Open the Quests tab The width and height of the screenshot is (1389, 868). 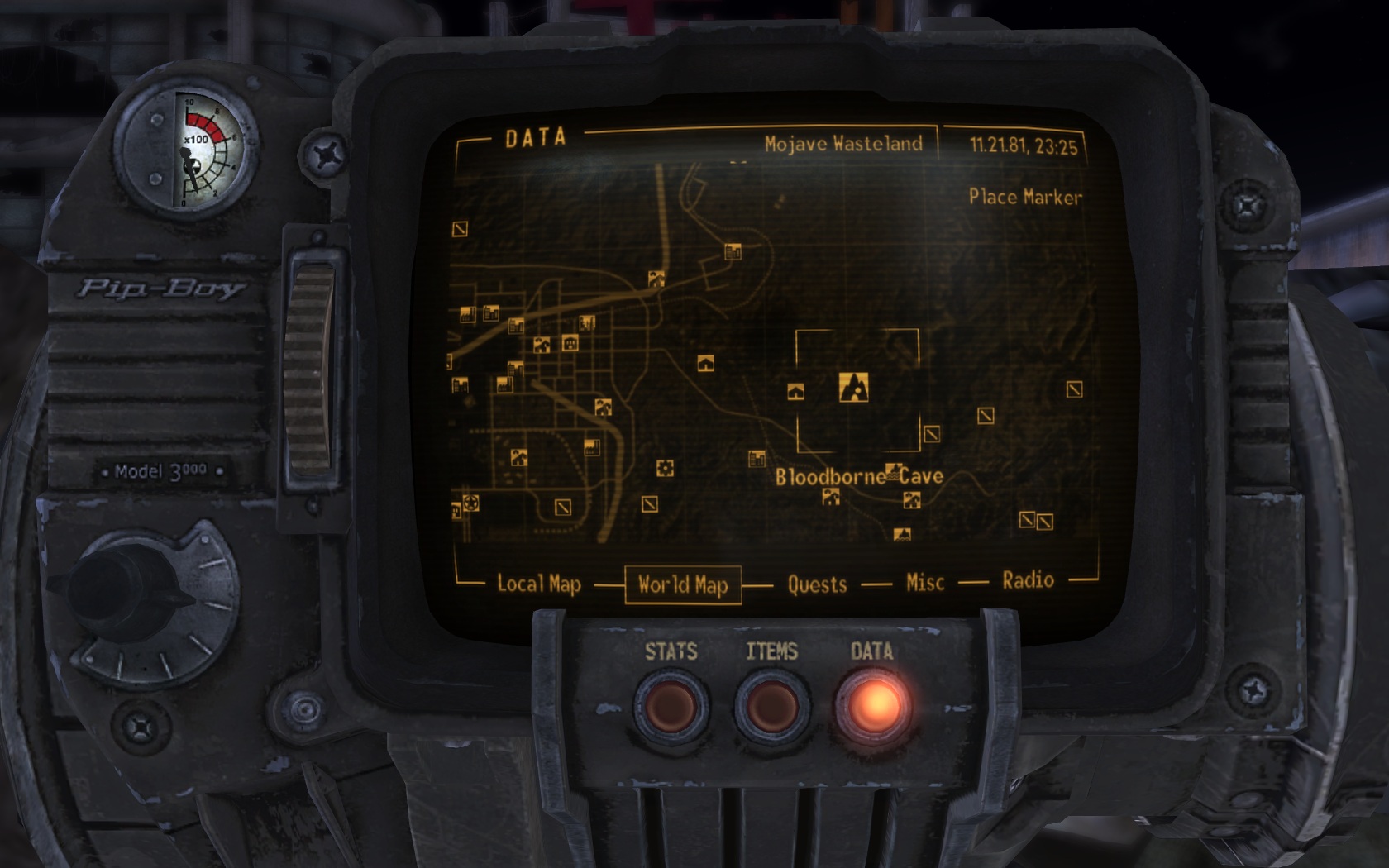coord(817,584)
